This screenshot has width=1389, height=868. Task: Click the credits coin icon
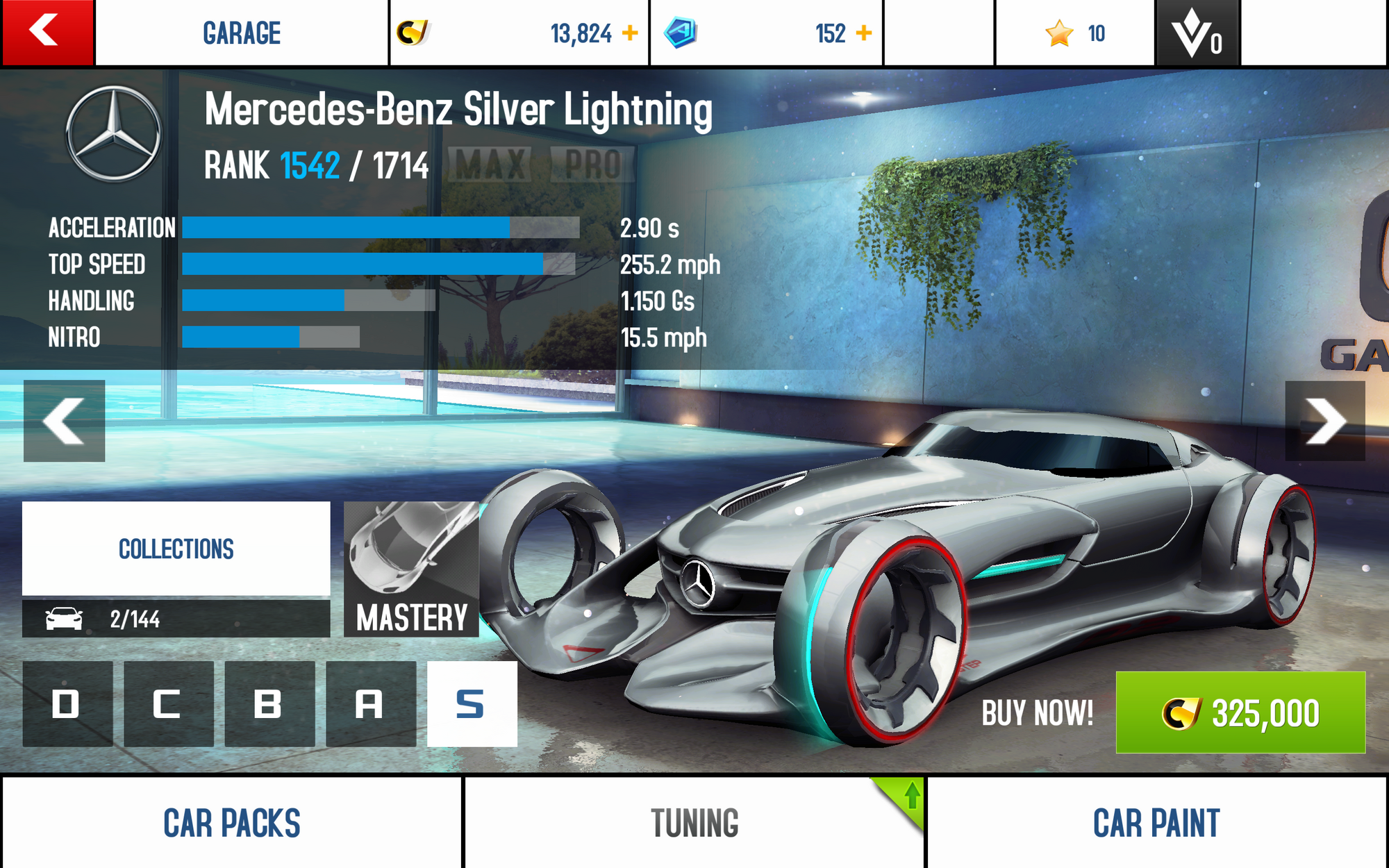(x=415, y=32)
